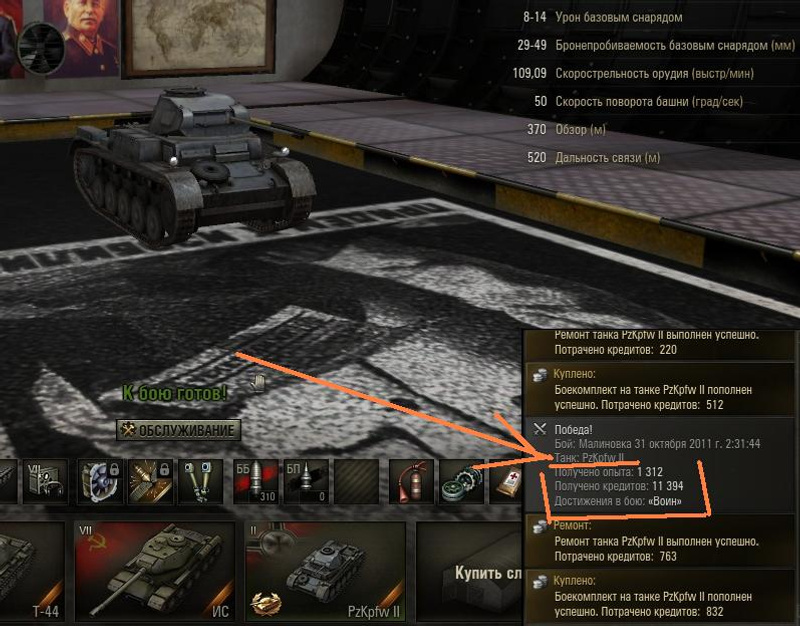The height and width of the screenshot is (626, 800).
Task: Open the Победа! battle result notification
Action: point(660,465)
